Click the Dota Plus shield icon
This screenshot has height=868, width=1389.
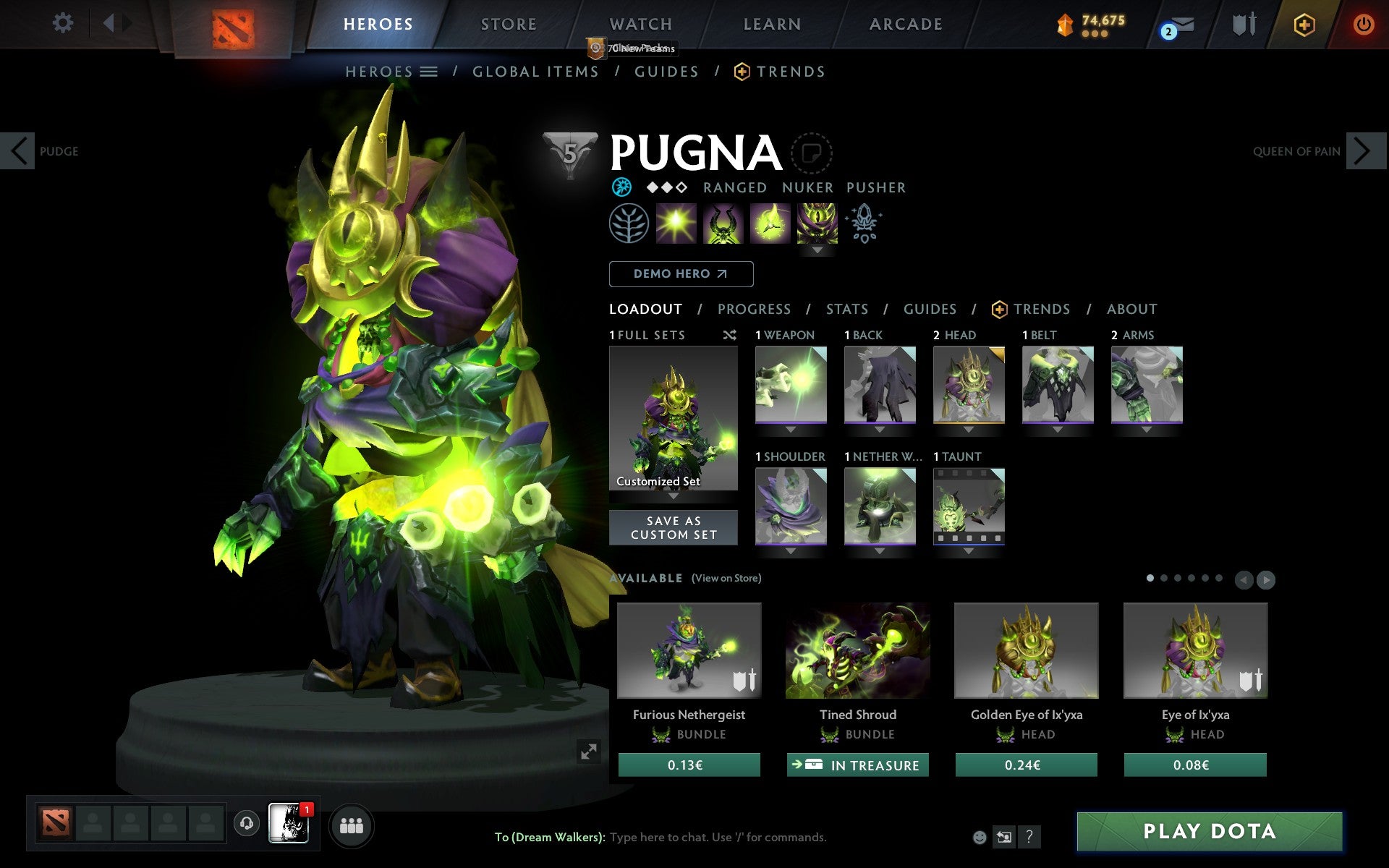click(1304, 24)
